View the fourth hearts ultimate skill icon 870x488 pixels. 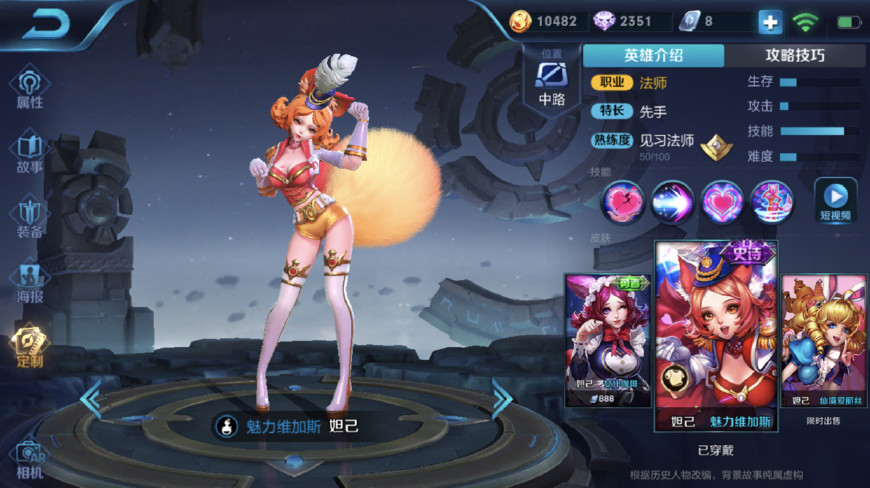(772, 201)
